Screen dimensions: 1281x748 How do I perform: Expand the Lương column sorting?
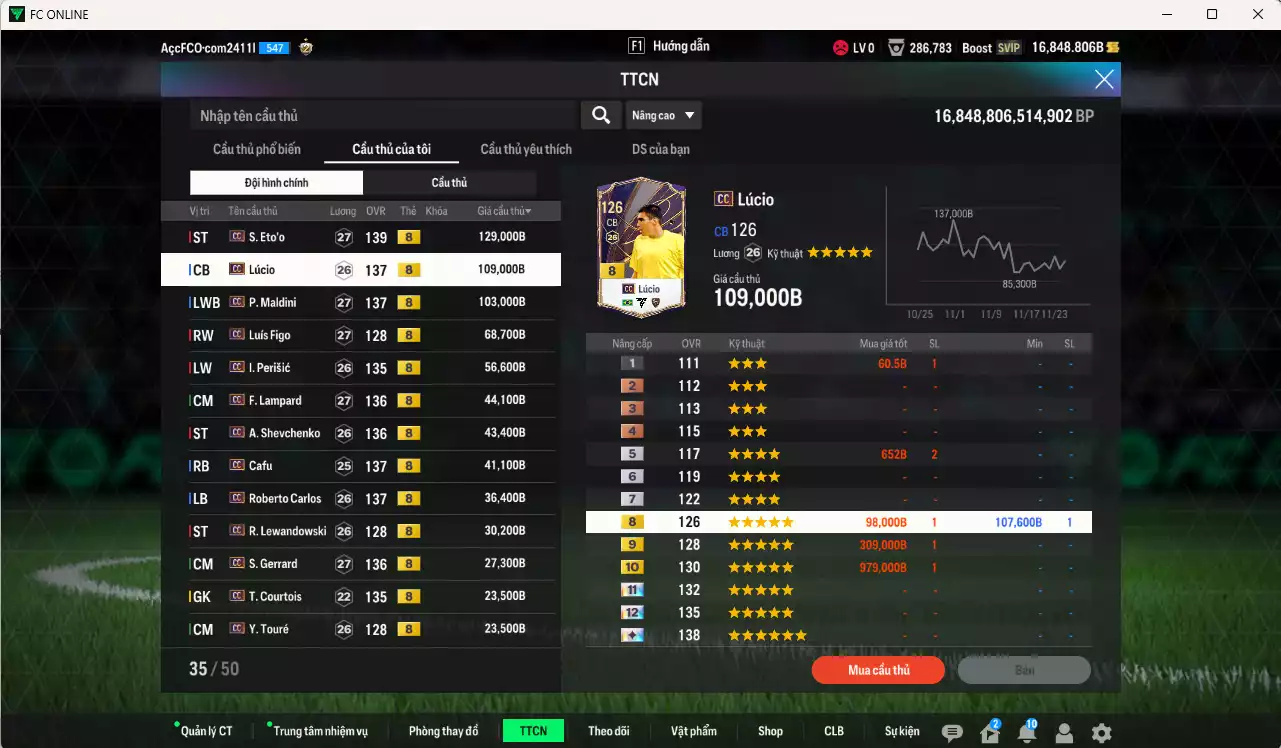coord(342,211)
